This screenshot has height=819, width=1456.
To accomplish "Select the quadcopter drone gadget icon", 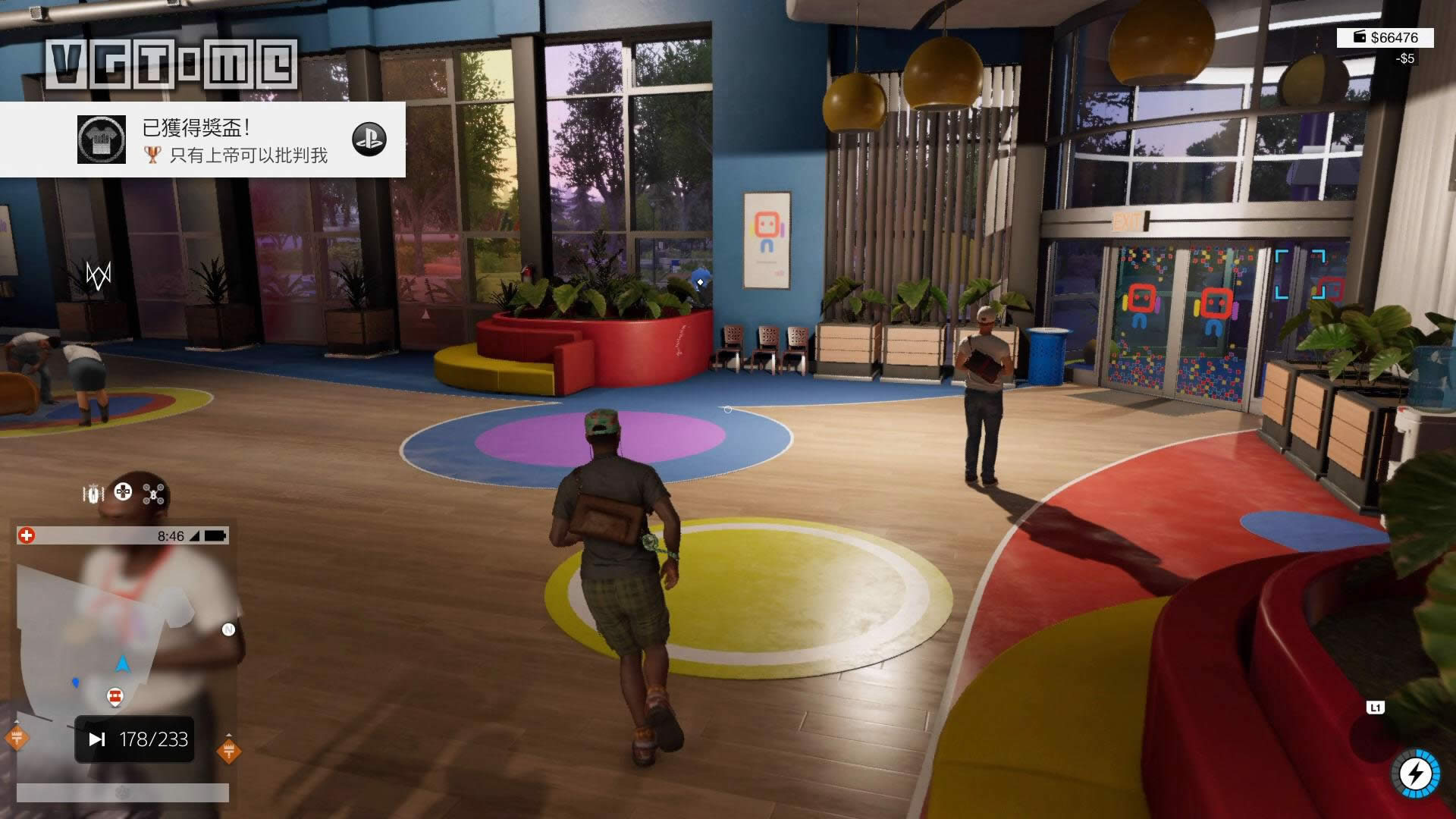I will point(154,494).
